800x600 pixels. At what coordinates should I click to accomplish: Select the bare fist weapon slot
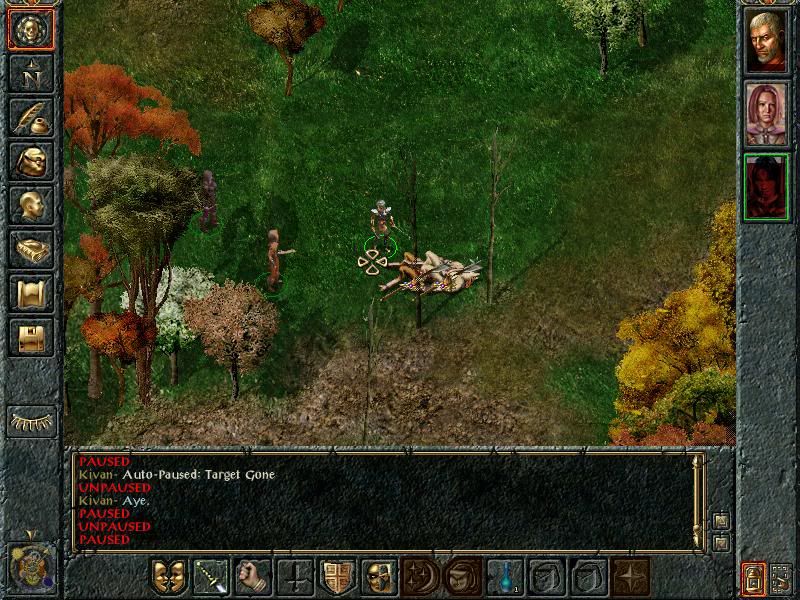click(253, 577)
